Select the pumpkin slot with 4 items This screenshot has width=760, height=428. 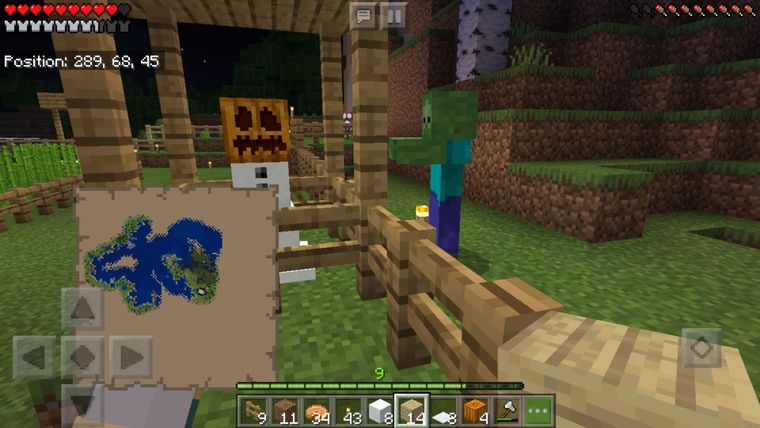pos(476,410)
